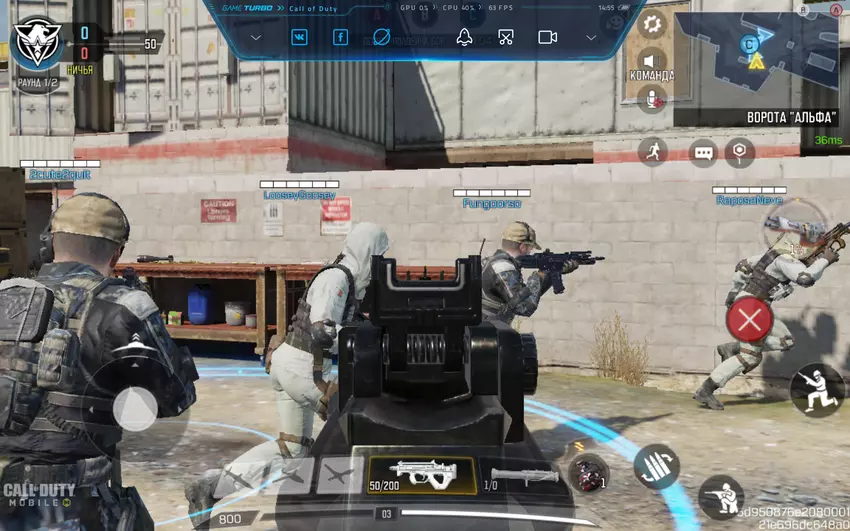Start screen recording from the Game Turbo bar
The height and width of the screenshot is (531, 850).
point(547,37)
